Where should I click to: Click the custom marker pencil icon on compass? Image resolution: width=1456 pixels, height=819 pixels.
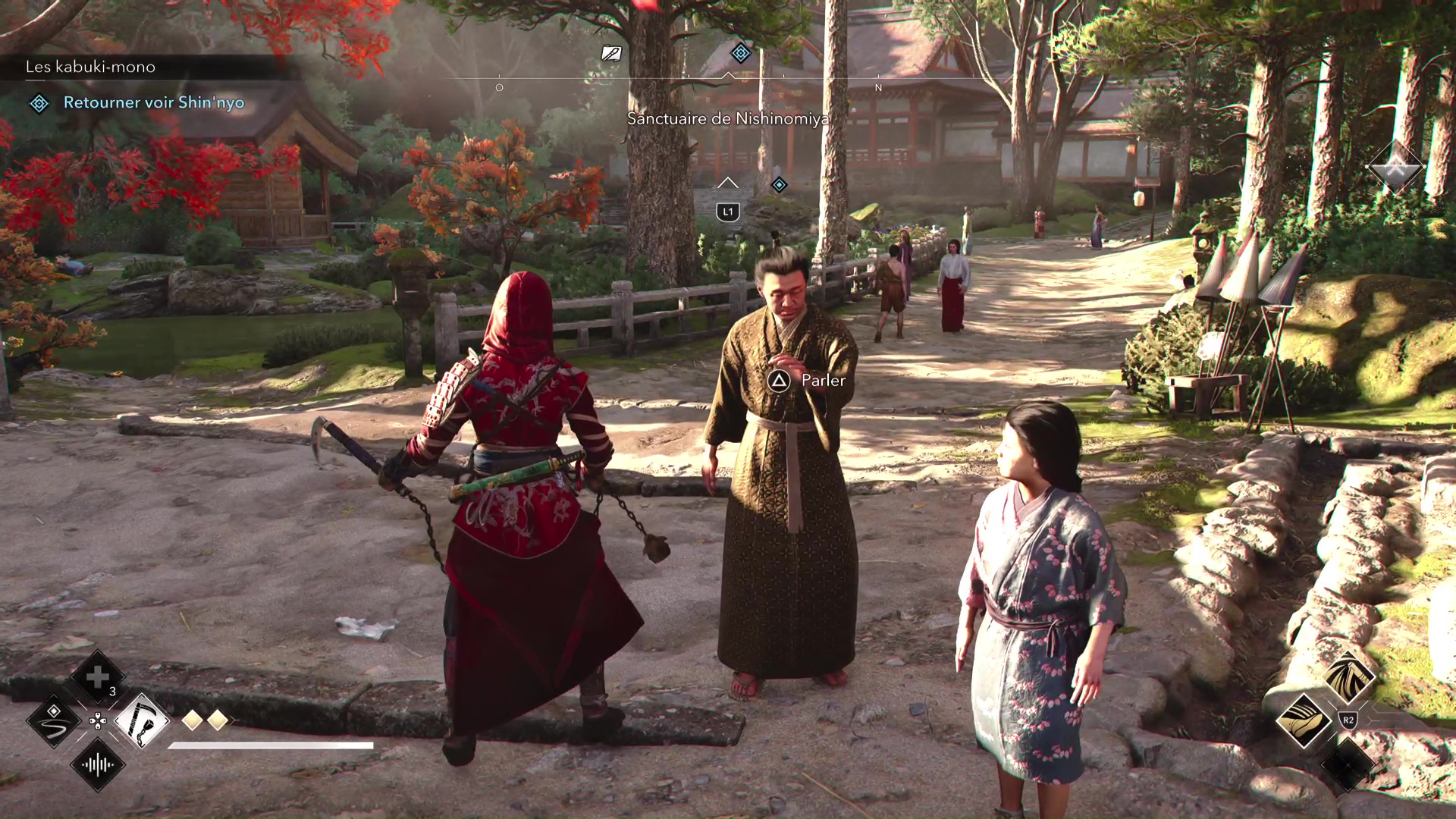pyautogui.click(x=612, y=54)
